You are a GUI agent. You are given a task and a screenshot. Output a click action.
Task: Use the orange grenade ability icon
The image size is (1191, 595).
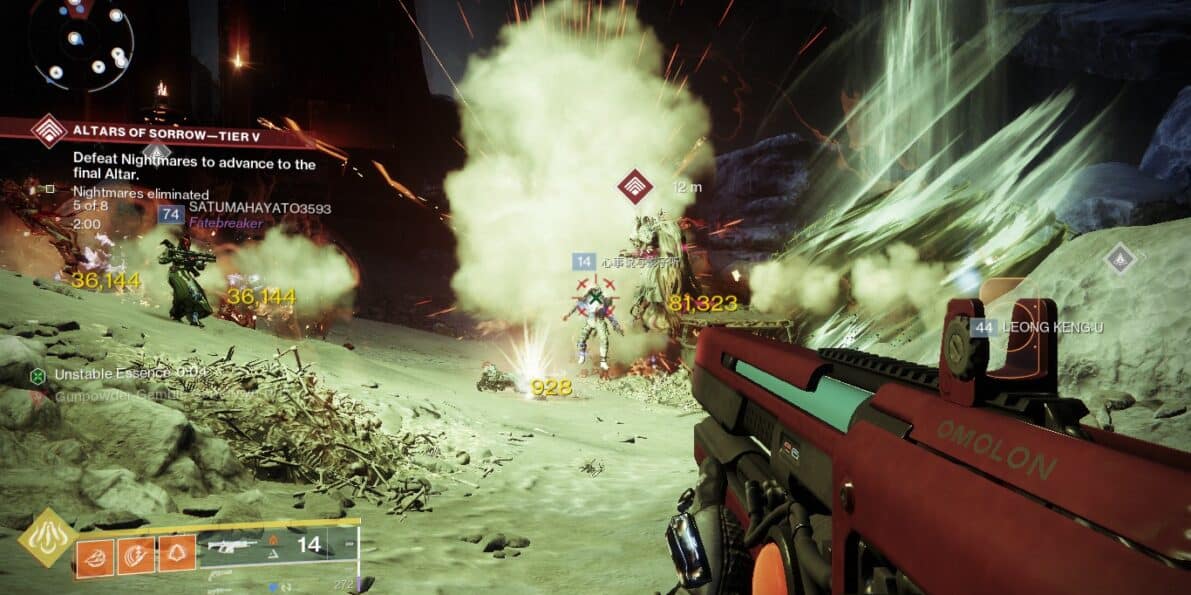tap(93, 553)
